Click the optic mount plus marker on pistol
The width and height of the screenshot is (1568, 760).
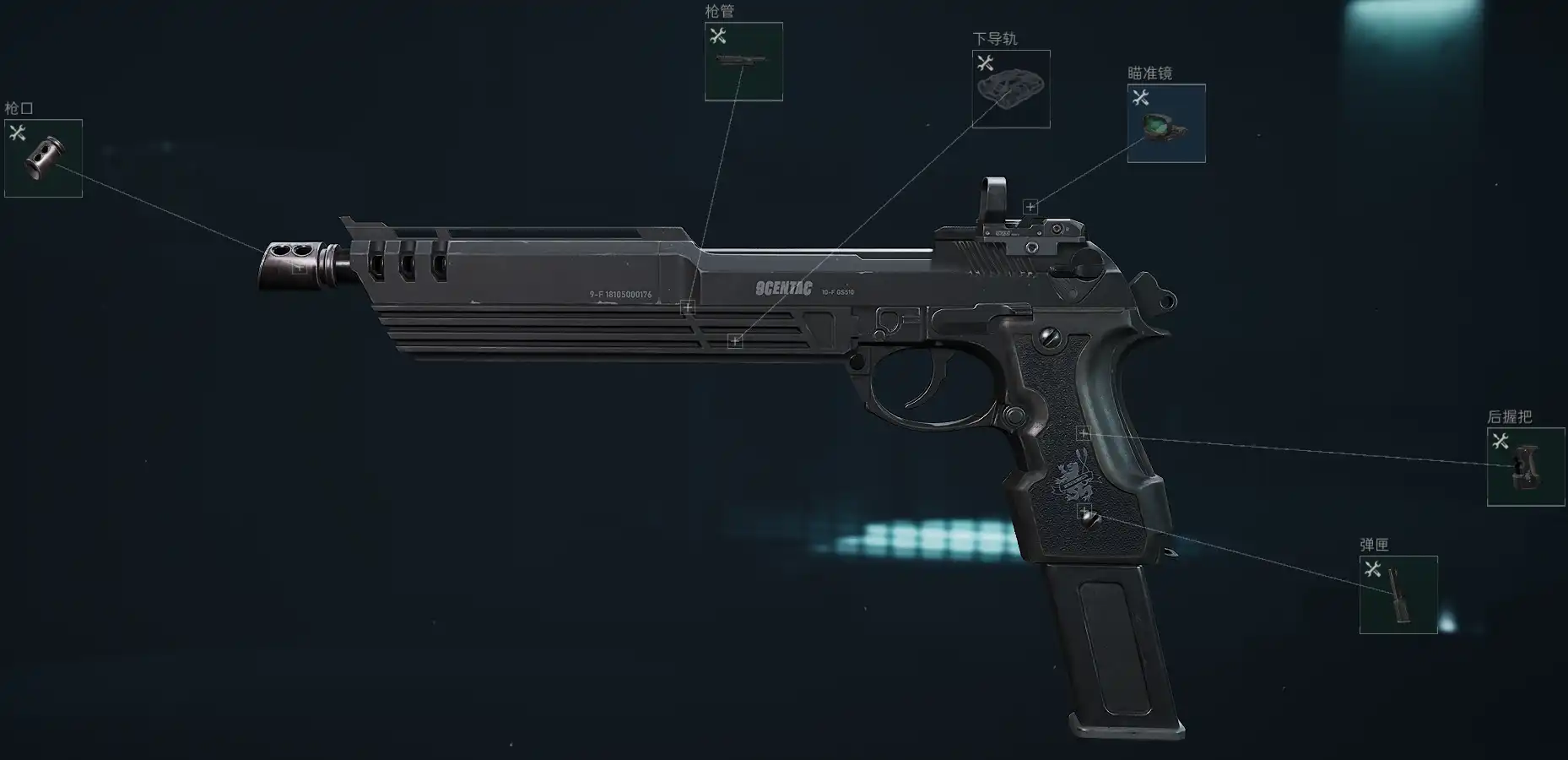click(x=1030, y=207)
